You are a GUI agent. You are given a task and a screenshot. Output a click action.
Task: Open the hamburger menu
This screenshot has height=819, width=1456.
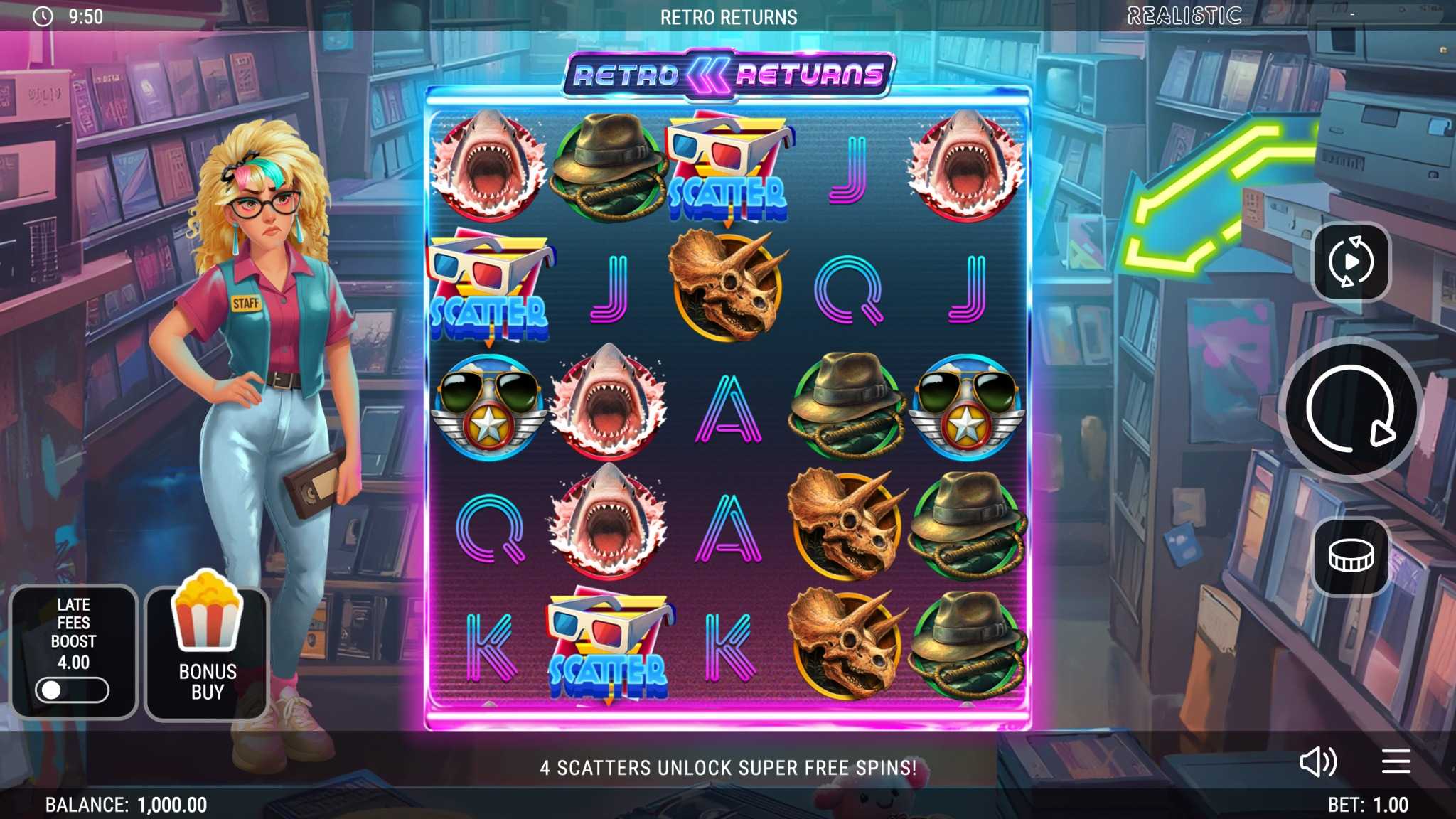coord(1396,761)
